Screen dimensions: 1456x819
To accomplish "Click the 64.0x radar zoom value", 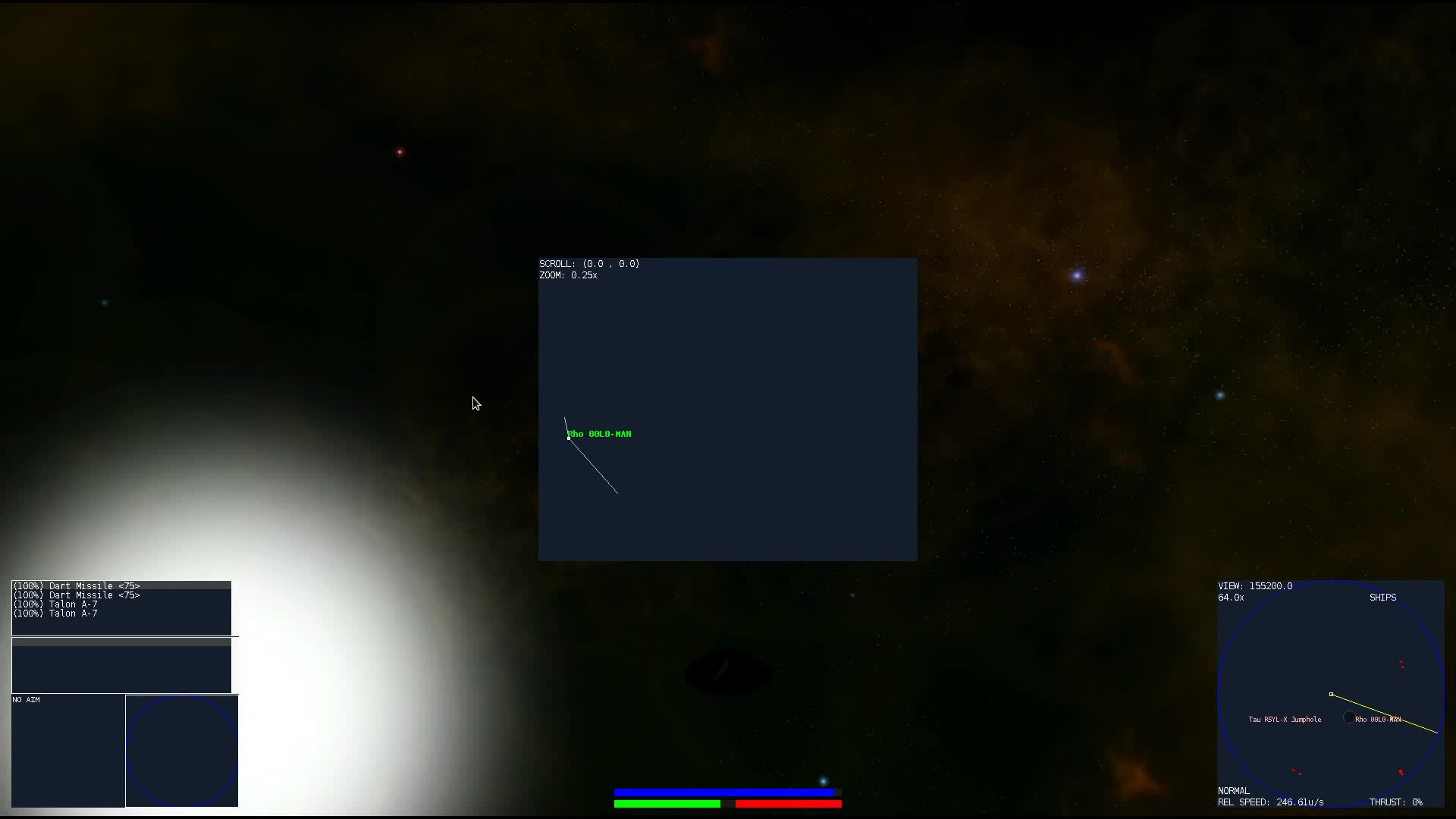I will [x=1229, y=598].
